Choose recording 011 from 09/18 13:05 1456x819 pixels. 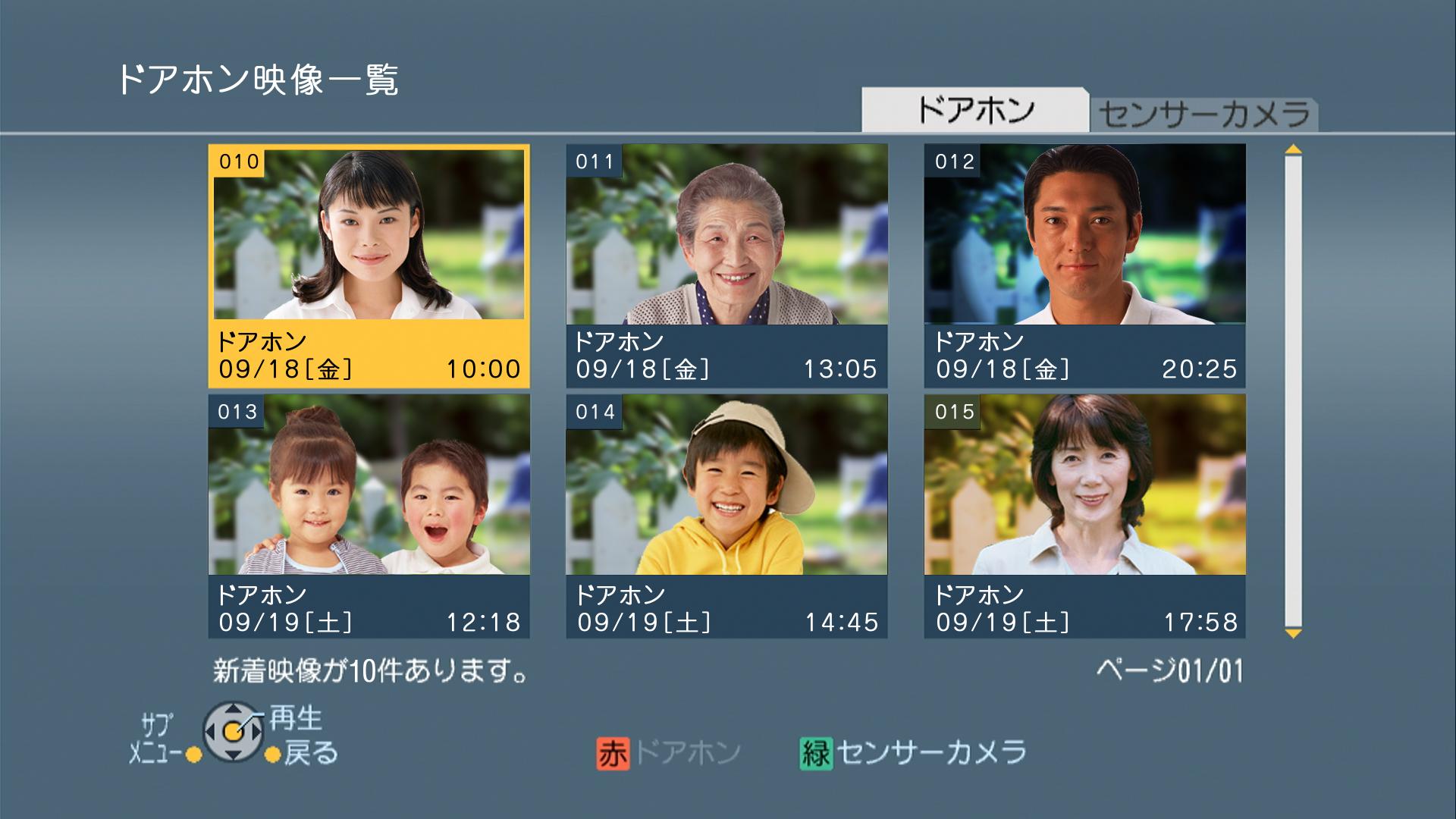(726, 265)
